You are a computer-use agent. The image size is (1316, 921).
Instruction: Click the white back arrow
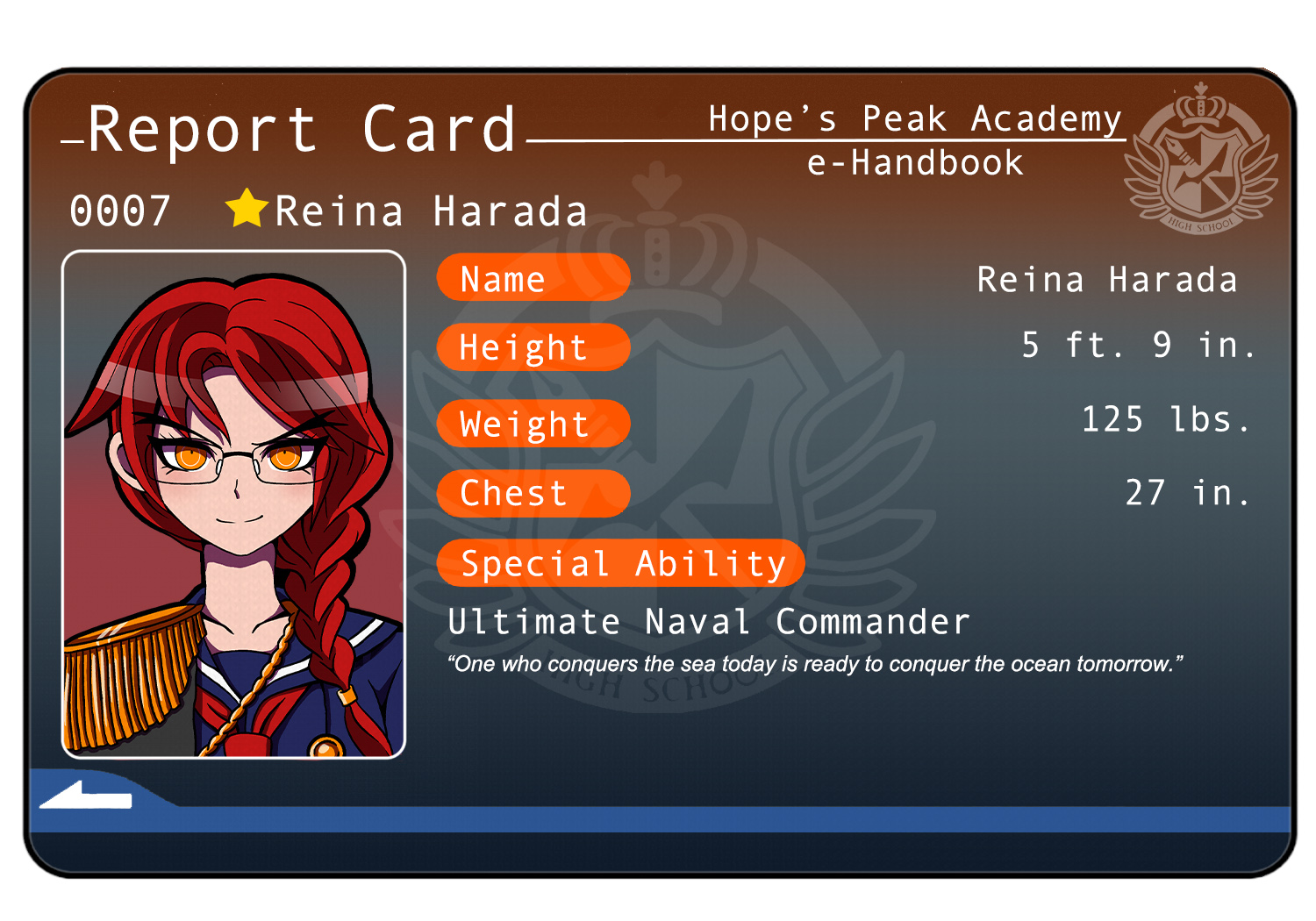86,796
